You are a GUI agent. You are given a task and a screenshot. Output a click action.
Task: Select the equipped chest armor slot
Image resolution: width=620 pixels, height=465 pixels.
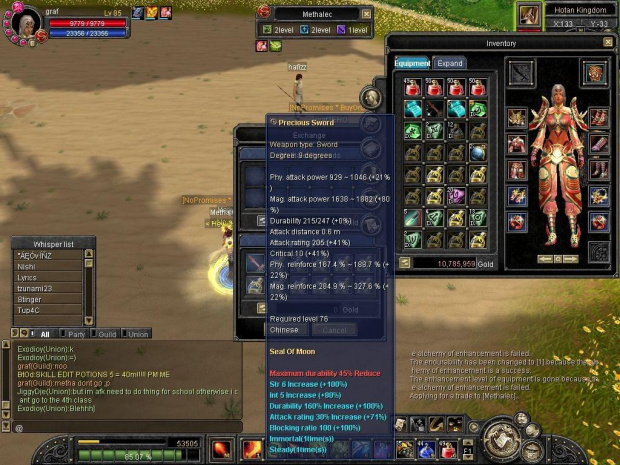[x=517, y=141]
